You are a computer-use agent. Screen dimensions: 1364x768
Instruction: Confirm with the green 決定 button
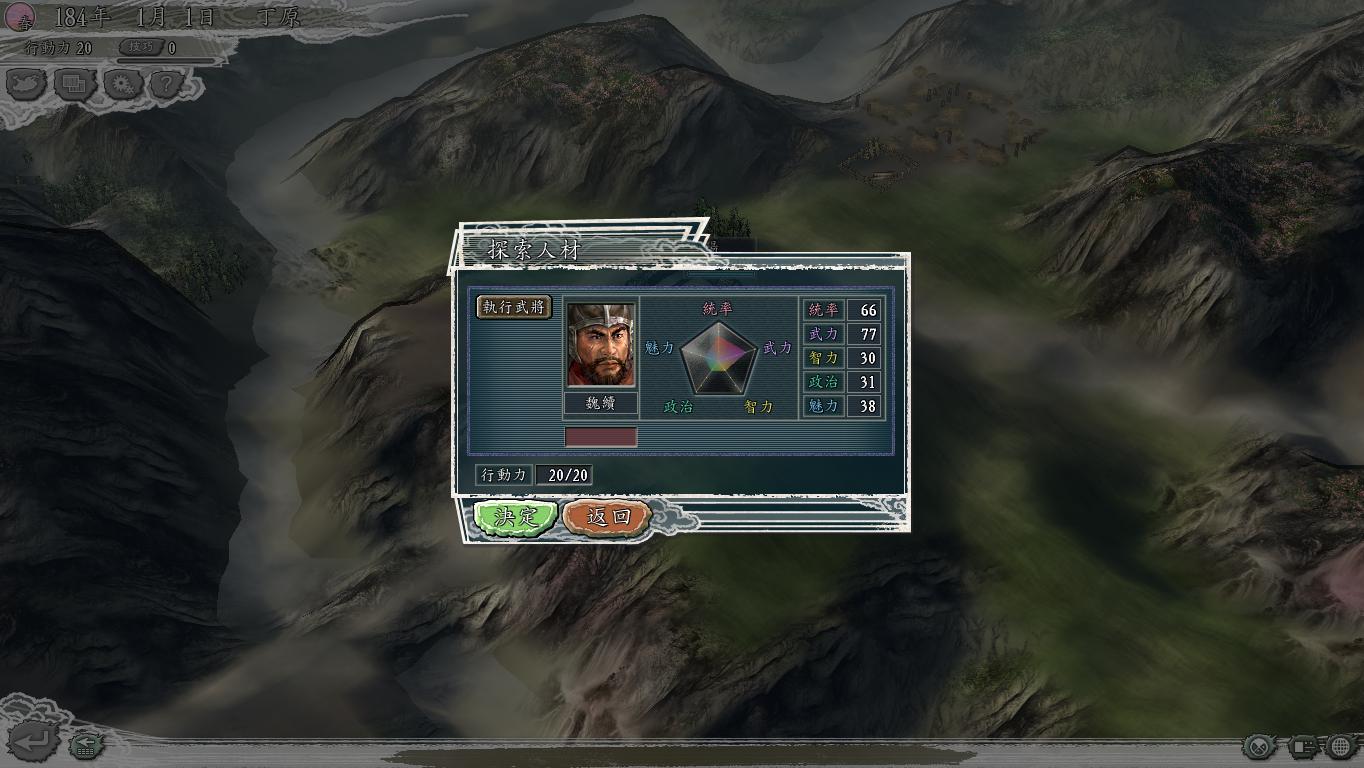[x=515, y=517]
